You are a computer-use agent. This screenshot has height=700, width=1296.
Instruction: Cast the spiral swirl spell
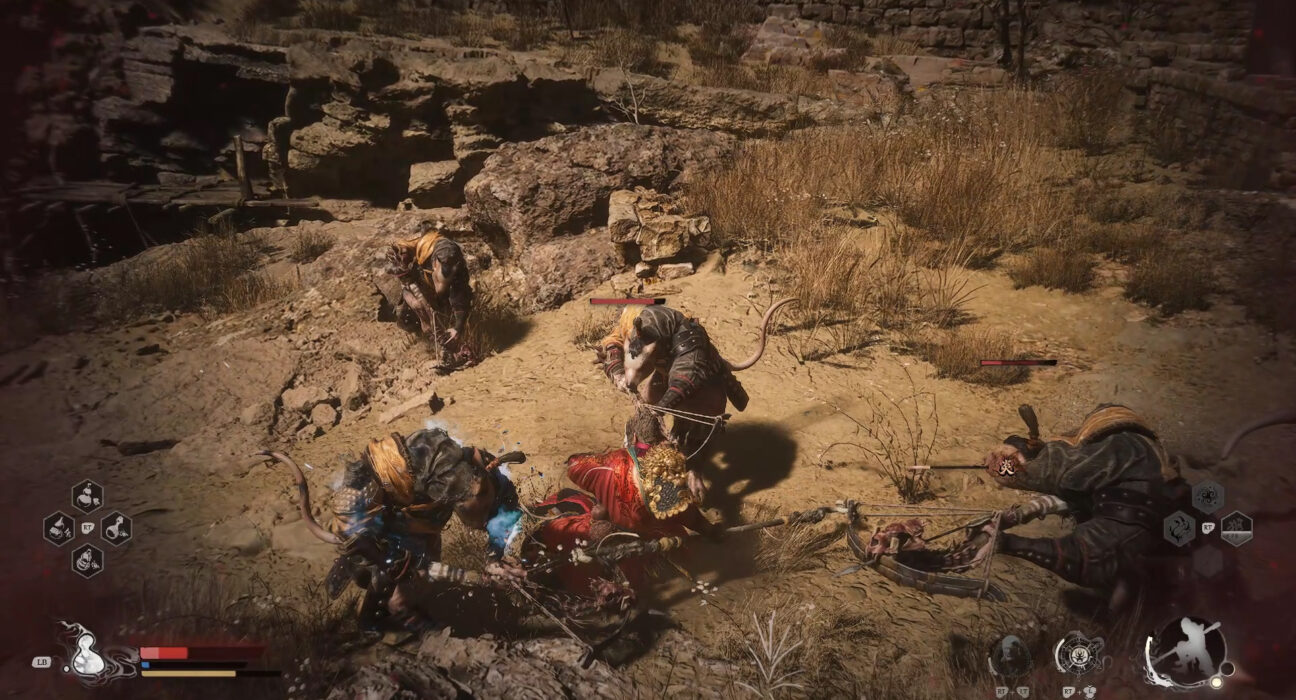coord(1207,497)
